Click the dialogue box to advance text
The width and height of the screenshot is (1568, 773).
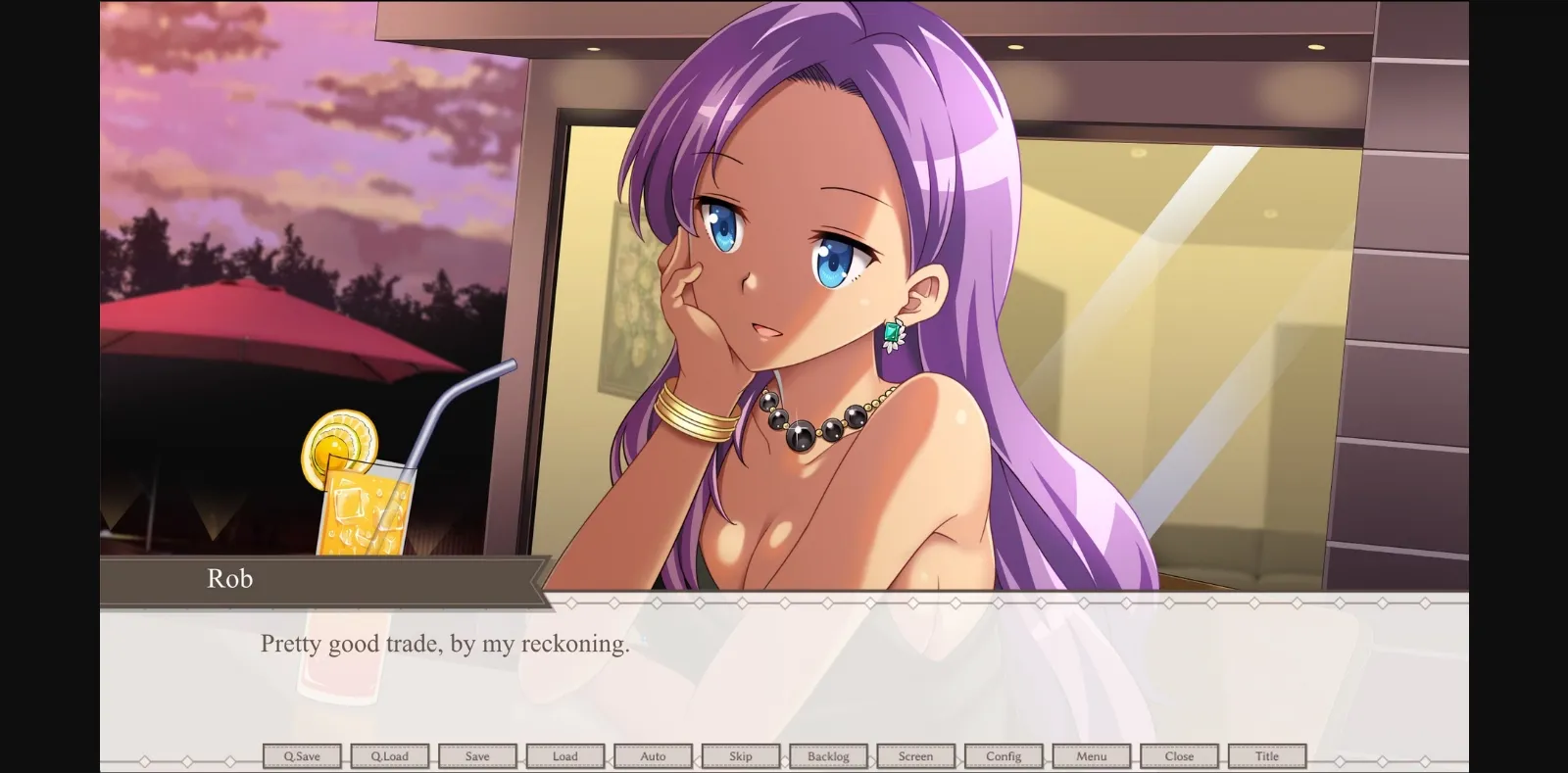784,676
